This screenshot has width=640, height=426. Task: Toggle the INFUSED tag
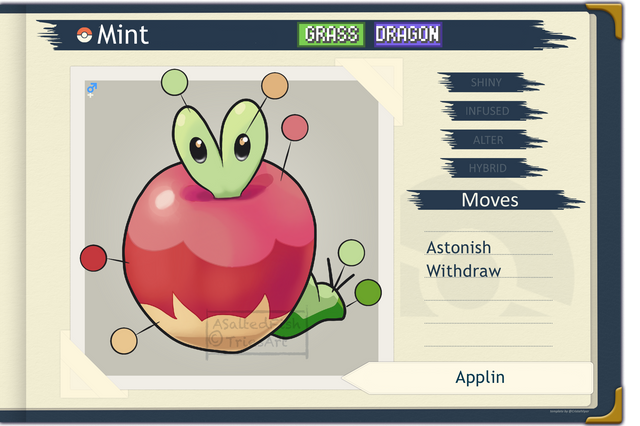click(487, 111)
